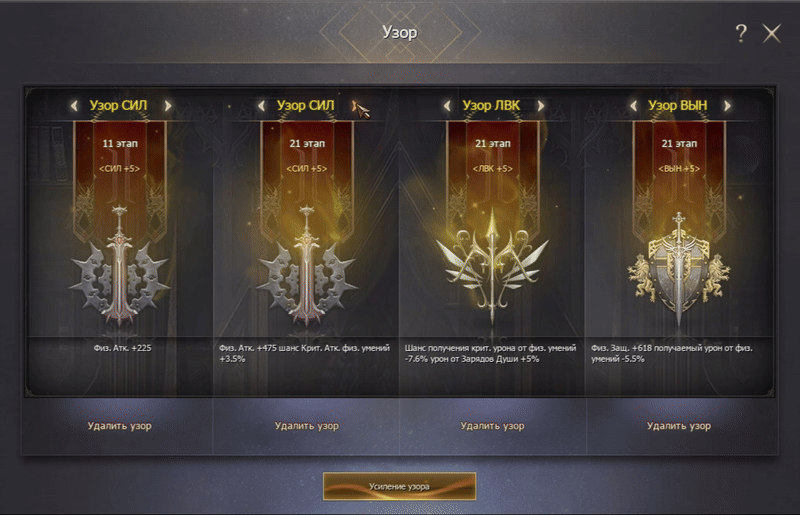Select right arrow on 11 этап Узор СИЛ
The height and width of the screenshot is (515, 800).
(x=167, y=104)
